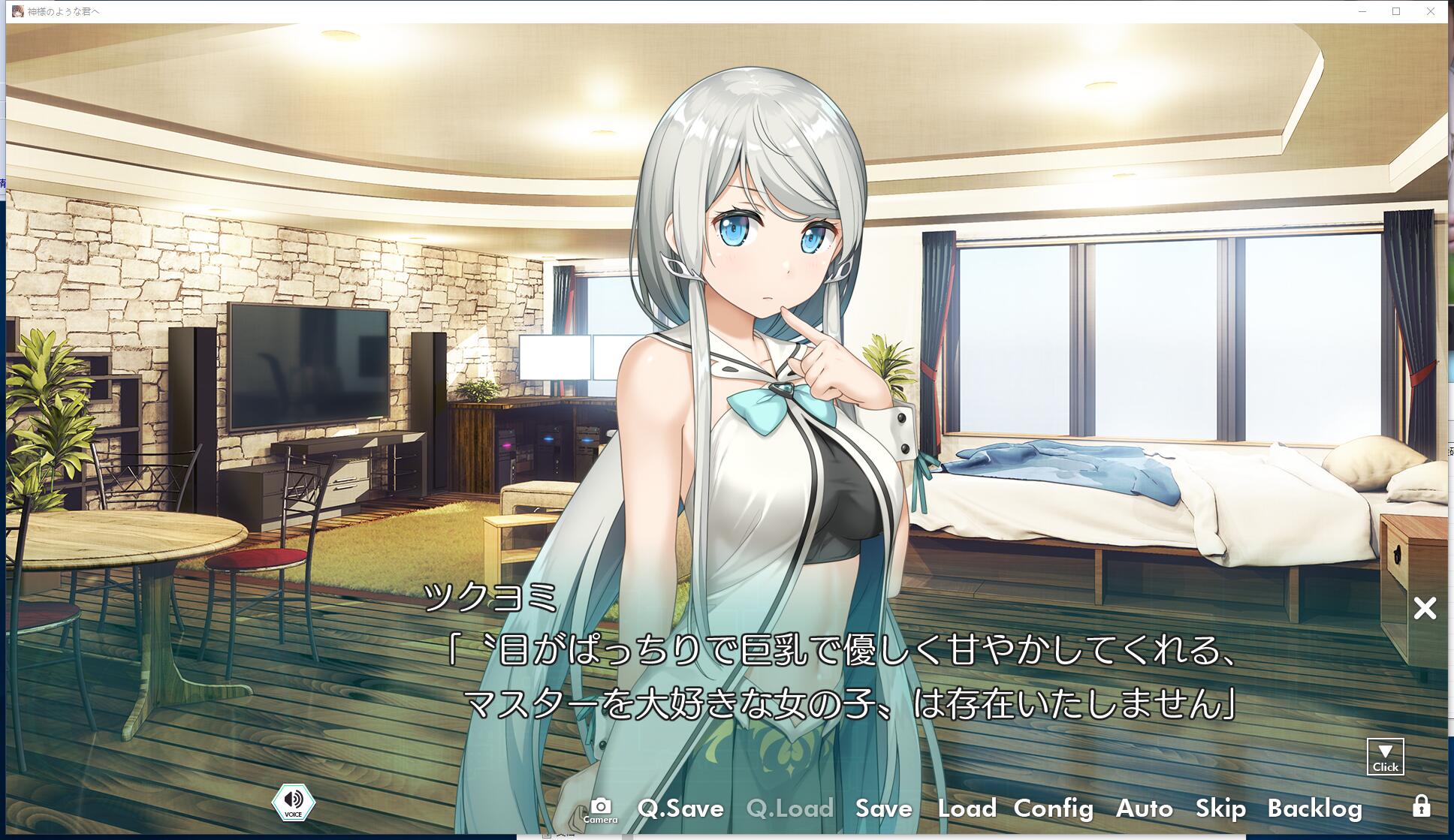The height and width of the screenshot is (840, 1454).
Task: Take a screenshot with the Camera icon
Action: coord(600,809)
